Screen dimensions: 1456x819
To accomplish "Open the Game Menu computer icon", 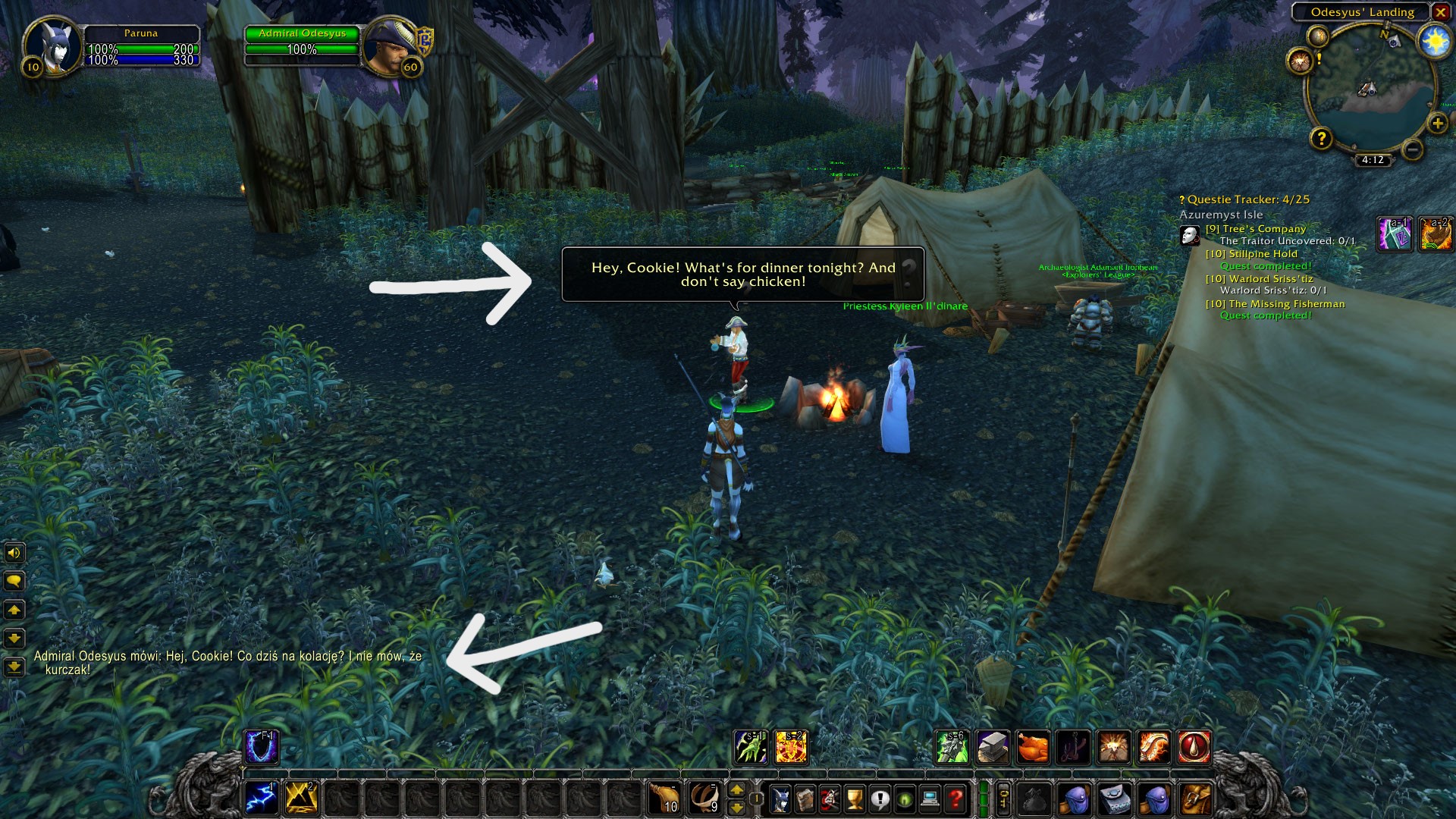I will click(x=930, y=797).
